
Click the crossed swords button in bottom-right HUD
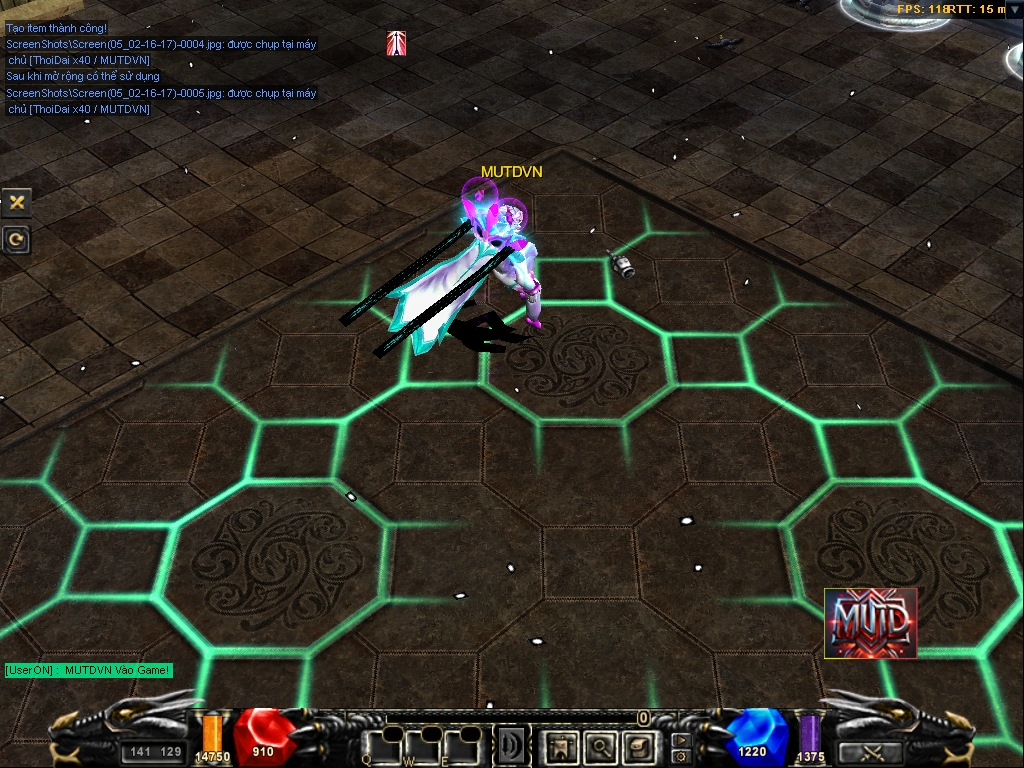point(869,753)
